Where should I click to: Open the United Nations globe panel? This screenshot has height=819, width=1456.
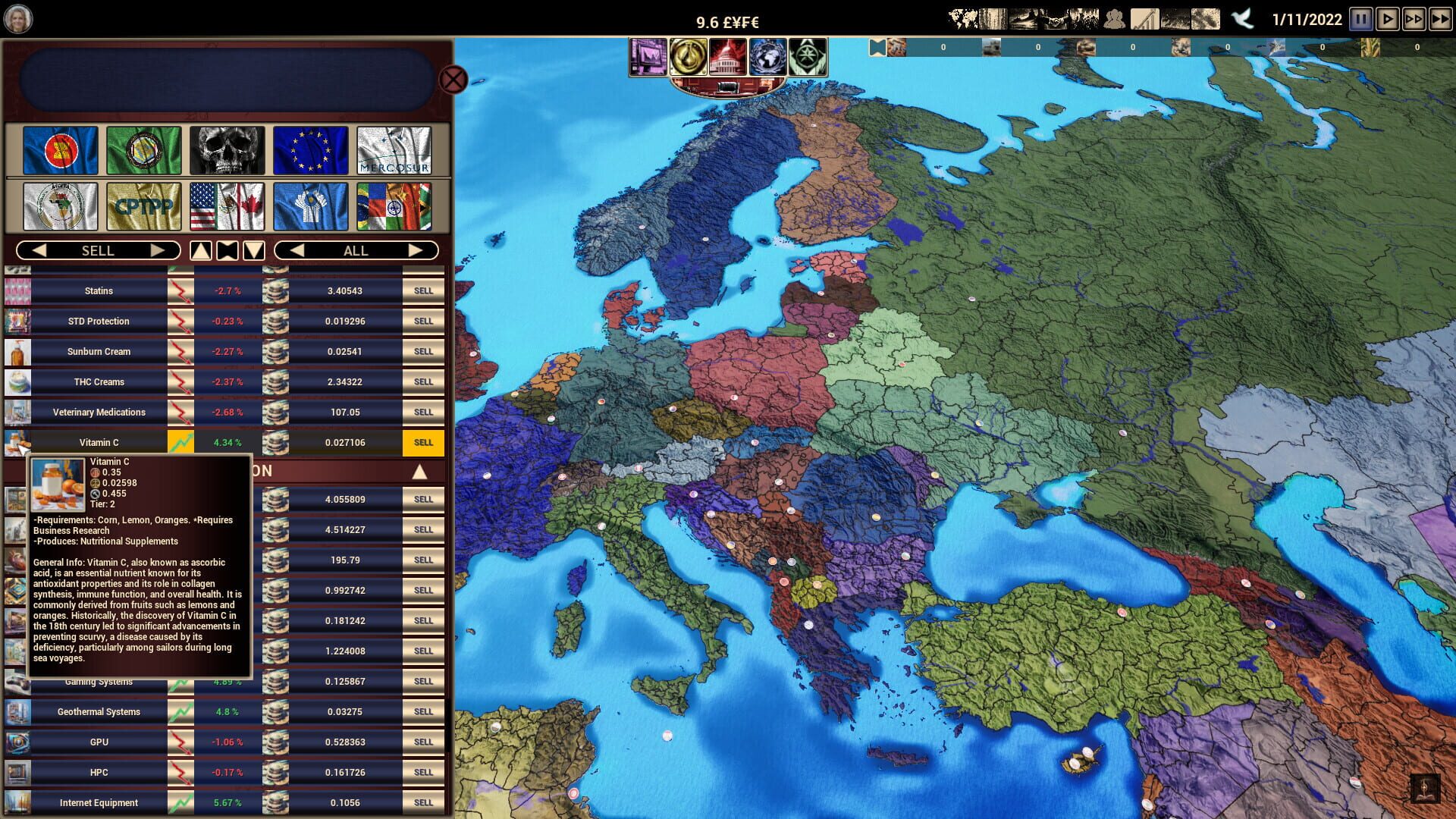click(x=769, y=57)
